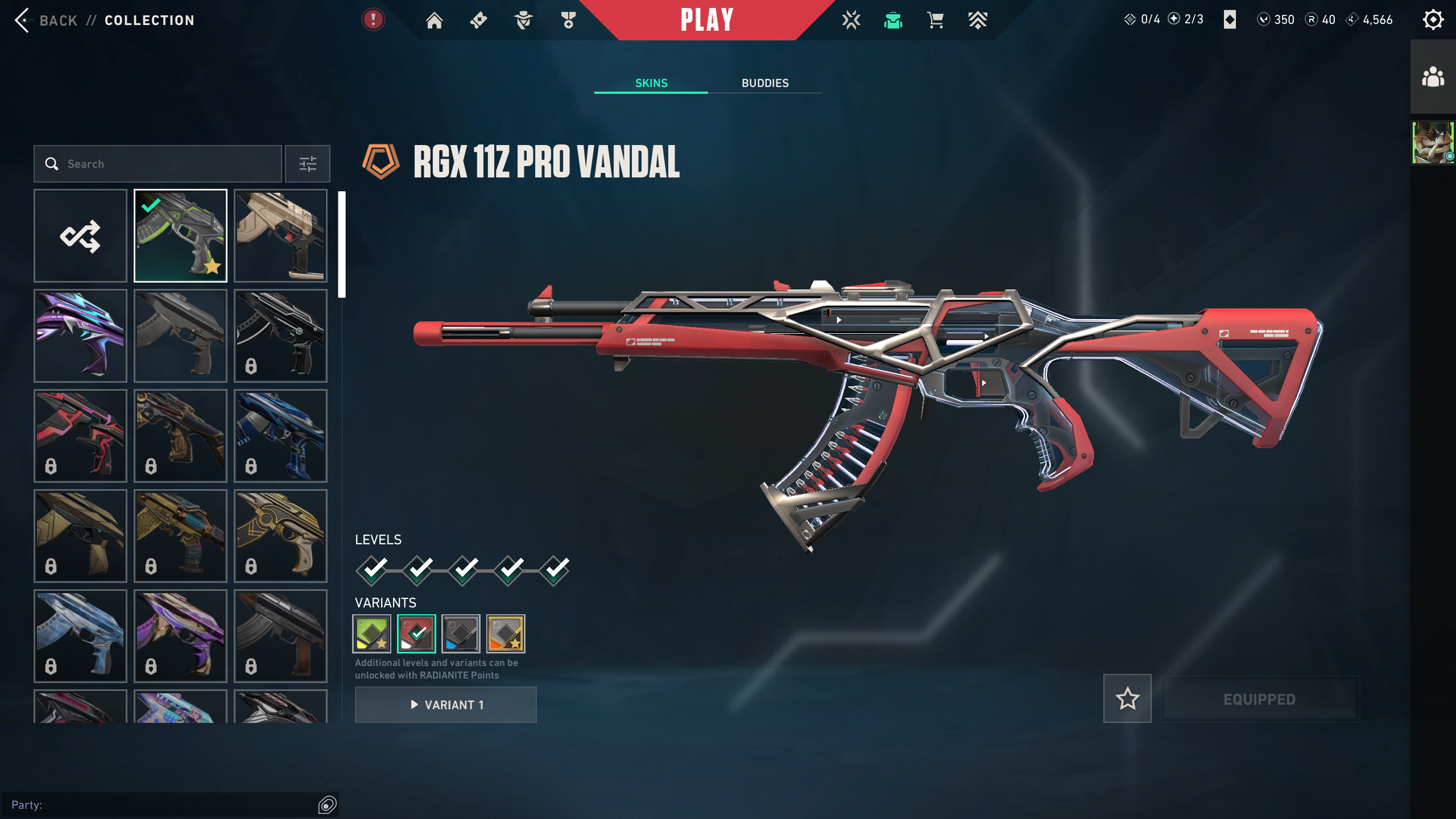The width and height of the screenshot is (1456, 819).
Task: Select the first skin level checkmark
Action: (x=373, y=570)
